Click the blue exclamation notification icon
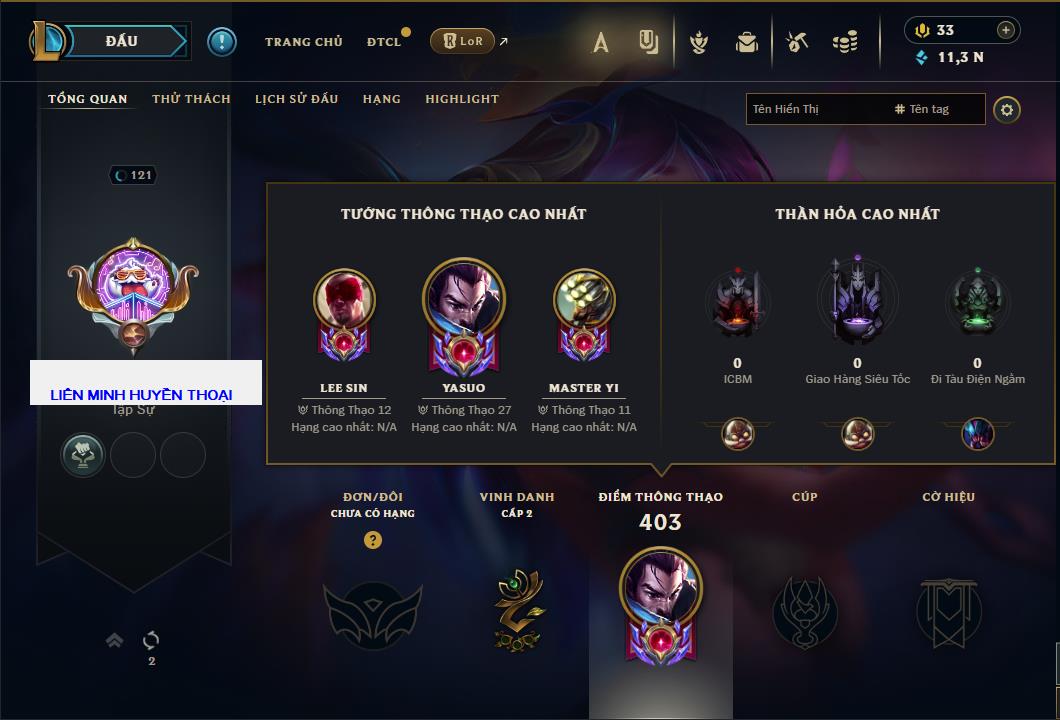The width and height of the screenshot is (1060, 720). coord(222,42)
